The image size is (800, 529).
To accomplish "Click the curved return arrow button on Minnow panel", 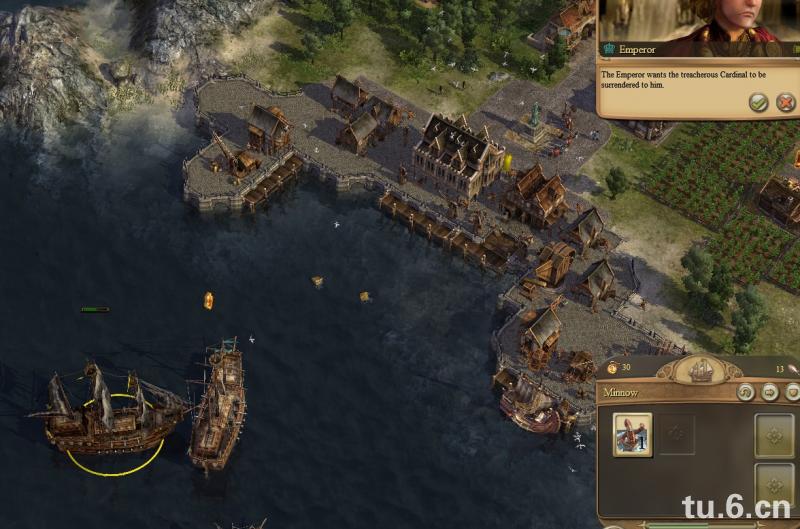I will [744, 393].
